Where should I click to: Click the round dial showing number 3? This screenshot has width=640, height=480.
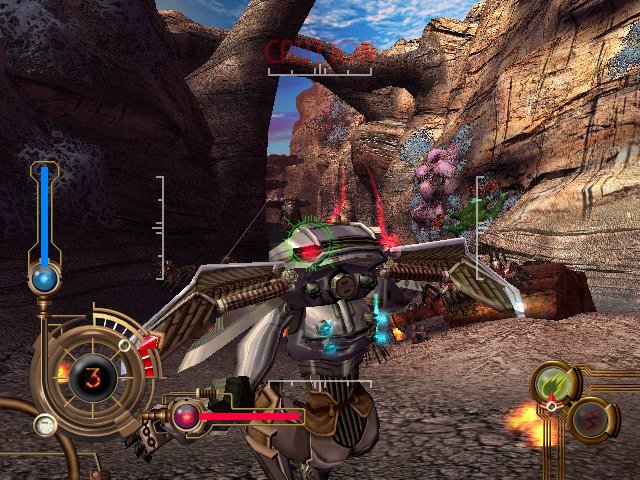(91, 378)
